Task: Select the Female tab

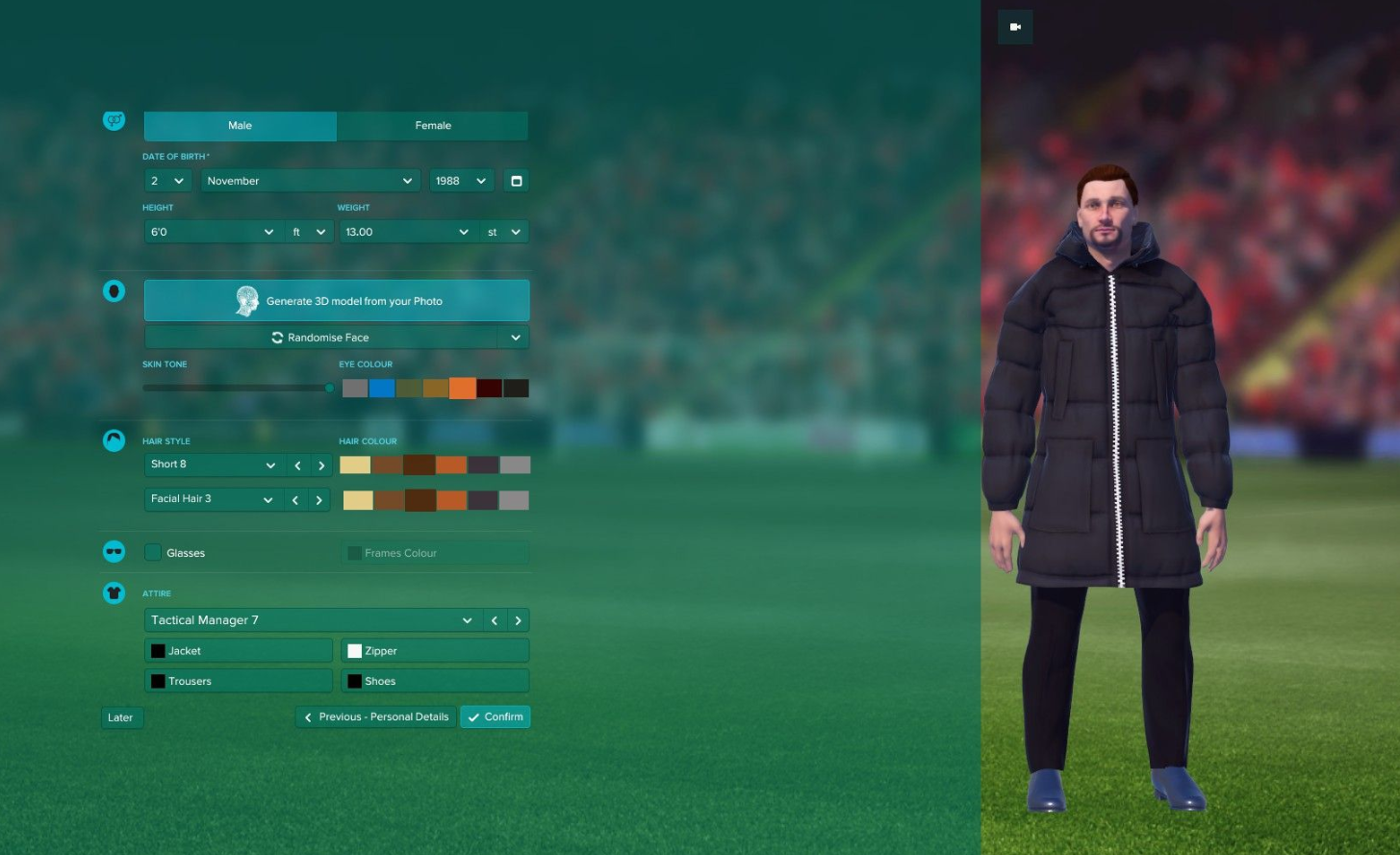Action: (432, 125)
